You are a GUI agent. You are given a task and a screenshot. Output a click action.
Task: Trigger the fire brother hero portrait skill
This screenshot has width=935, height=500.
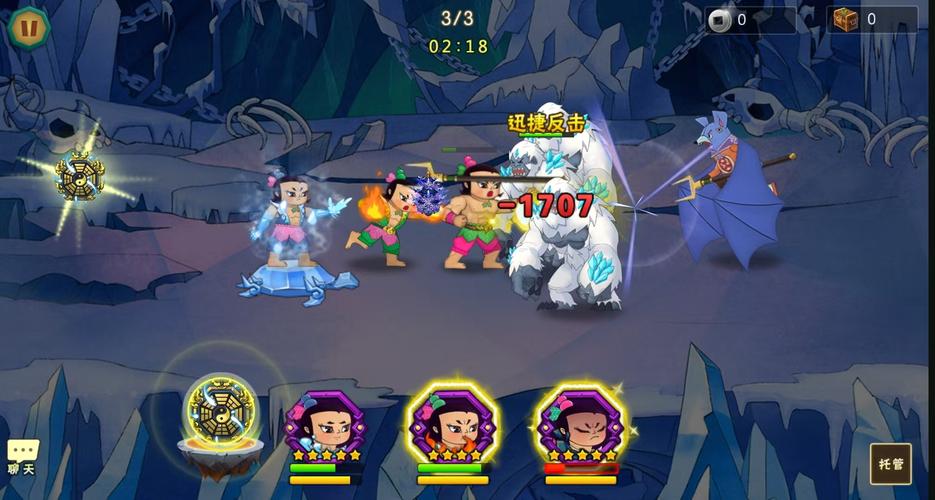[452, 424]
